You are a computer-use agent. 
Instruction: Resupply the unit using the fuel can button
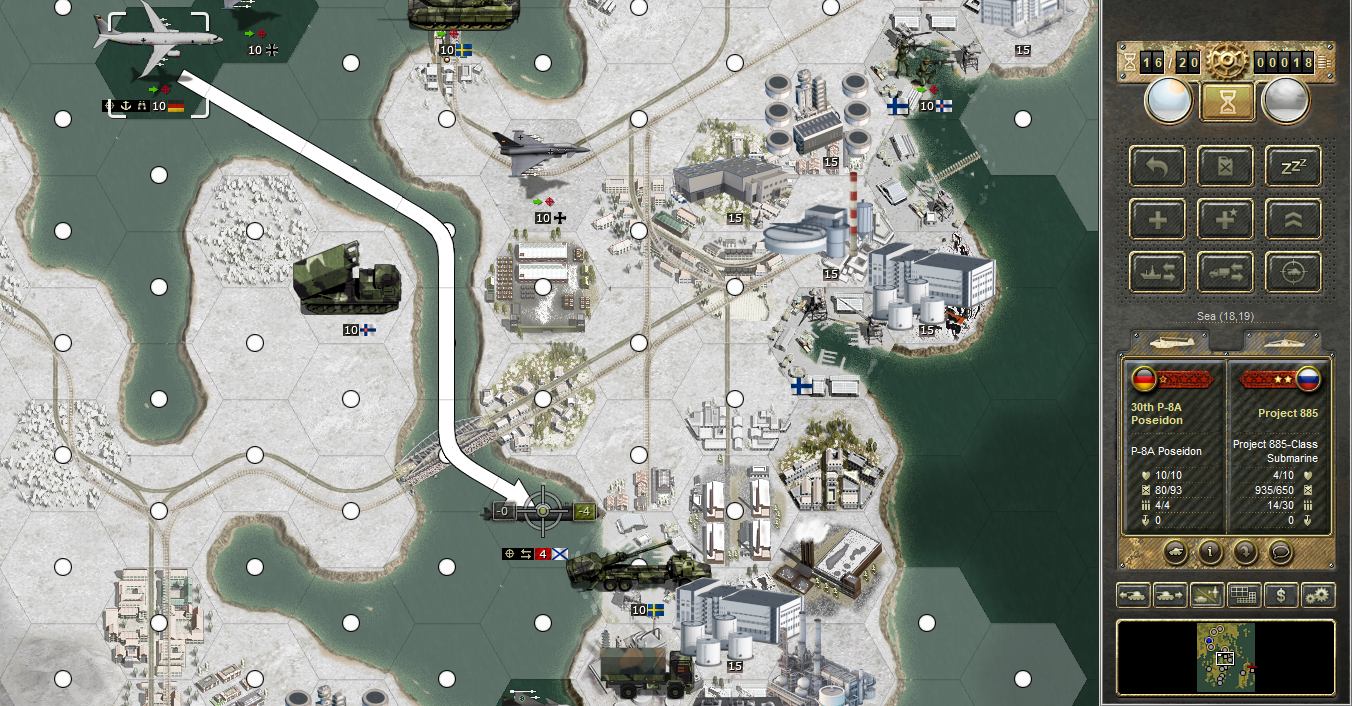pos(1226,165)
